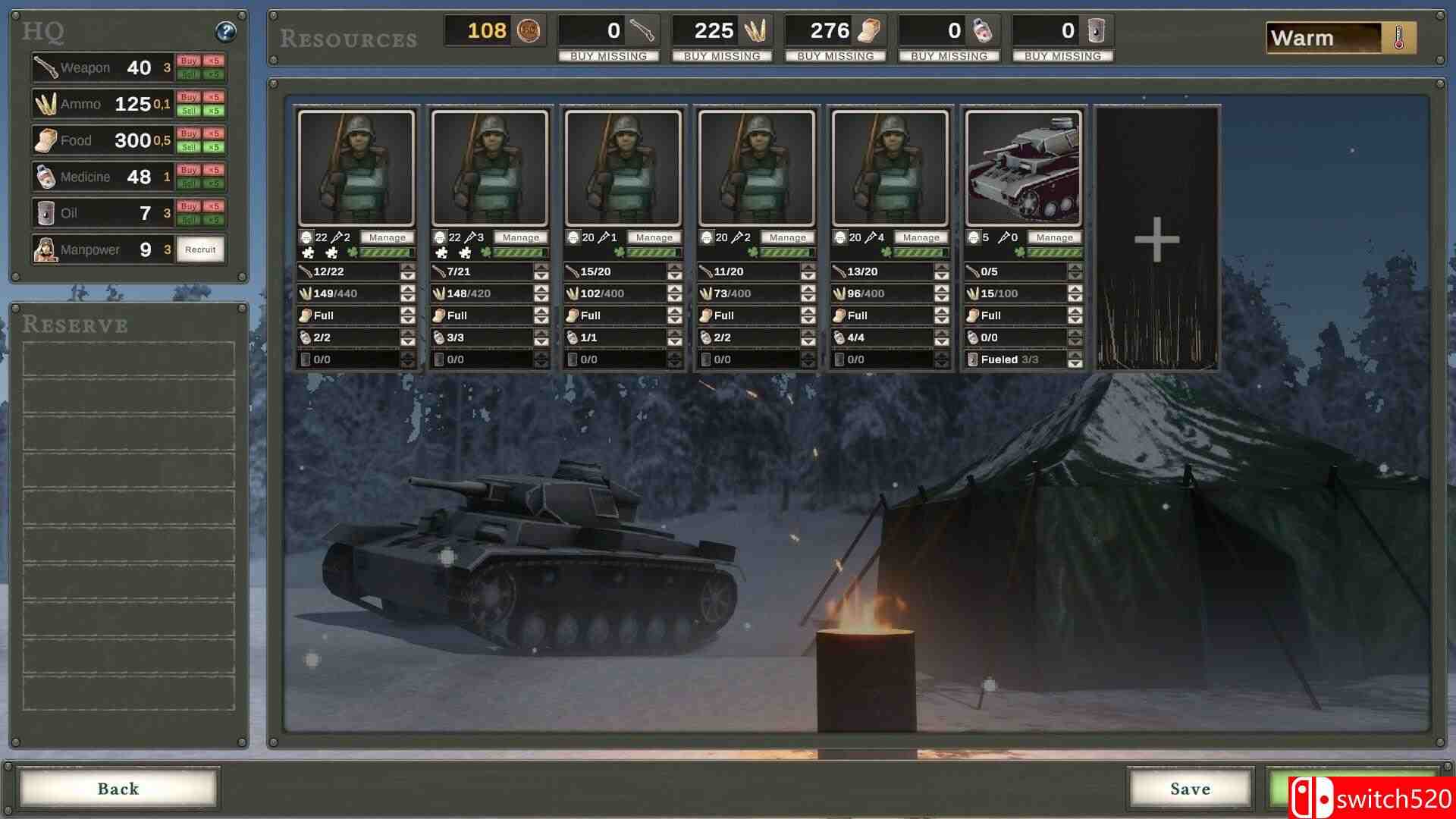Click the up arrow for first squad's weapons
Screen dimensions: 1456x819
(x=407, y=268)
